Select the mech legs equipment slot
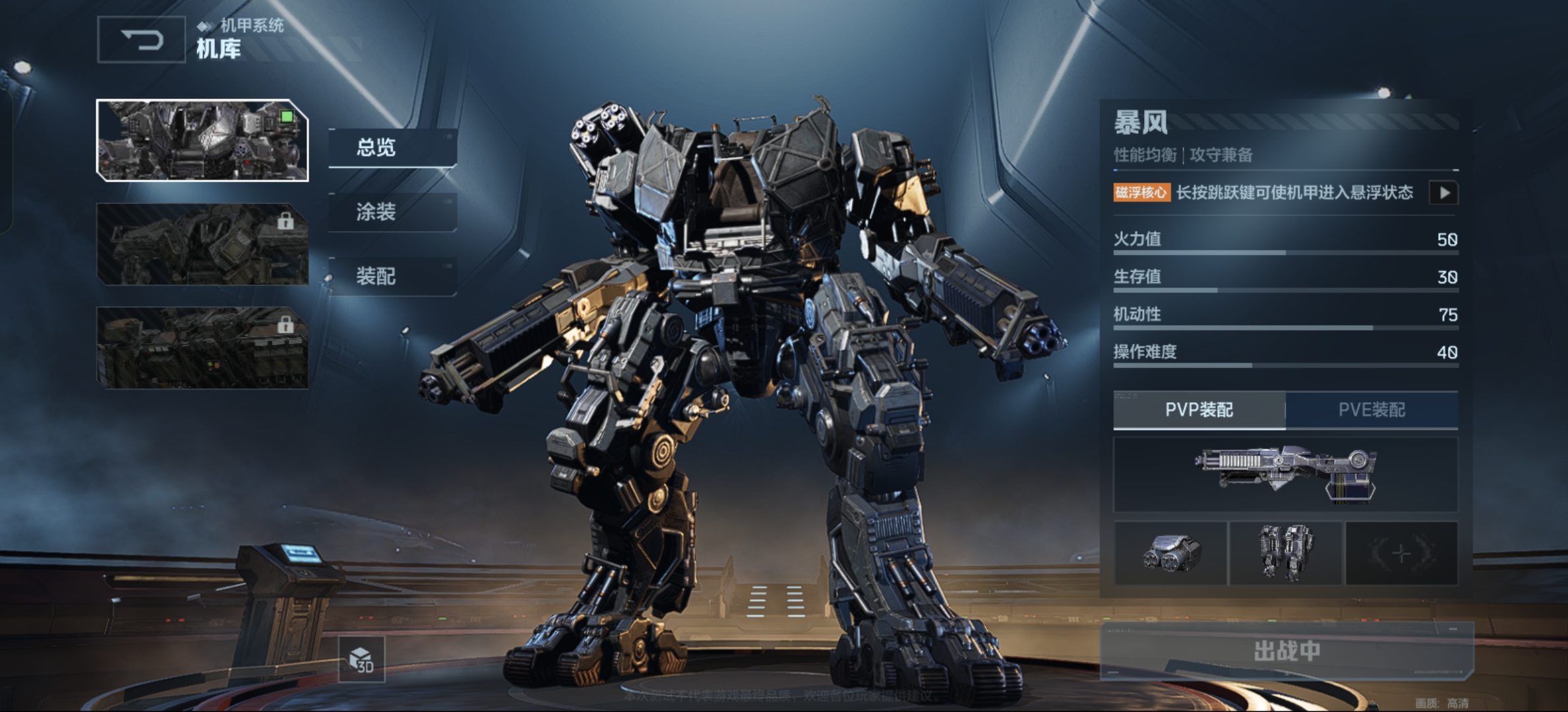This screenshot has height=712, width=1568. click(1286, 553)
